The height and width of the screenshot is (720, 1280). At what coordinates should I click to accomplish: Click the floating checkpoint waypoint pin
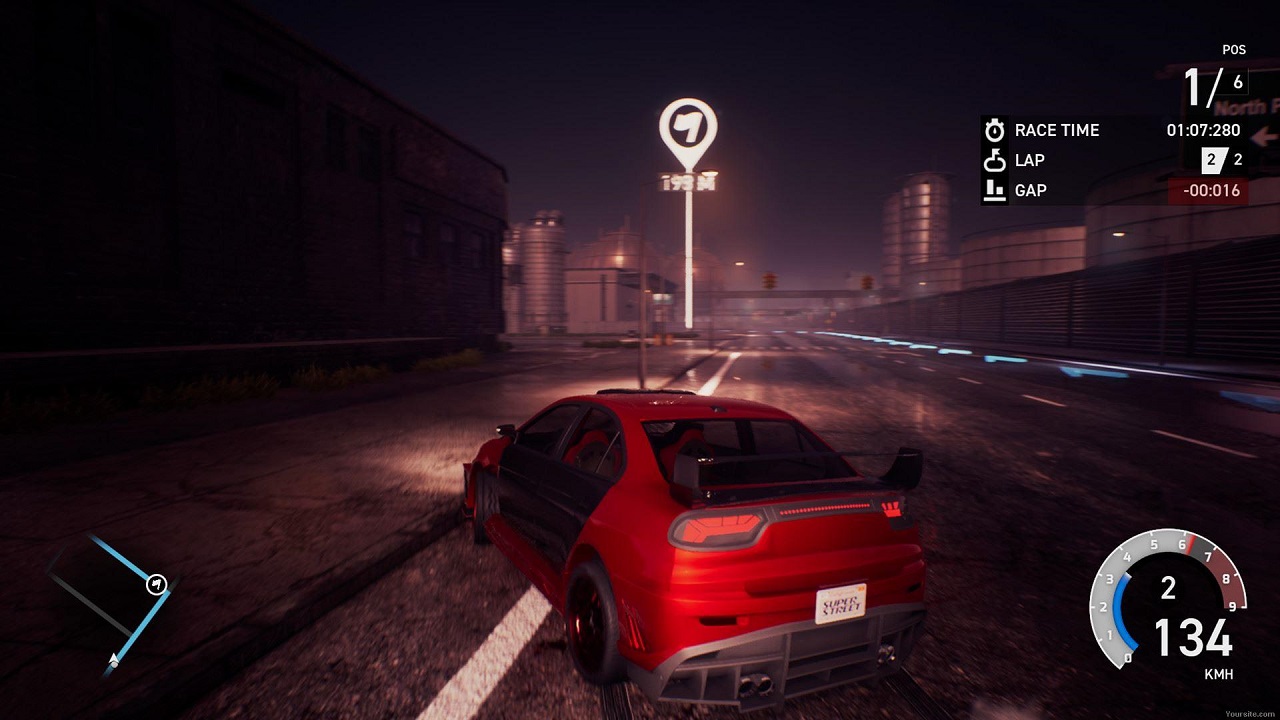pyautogui.click(x=688, y=131)
